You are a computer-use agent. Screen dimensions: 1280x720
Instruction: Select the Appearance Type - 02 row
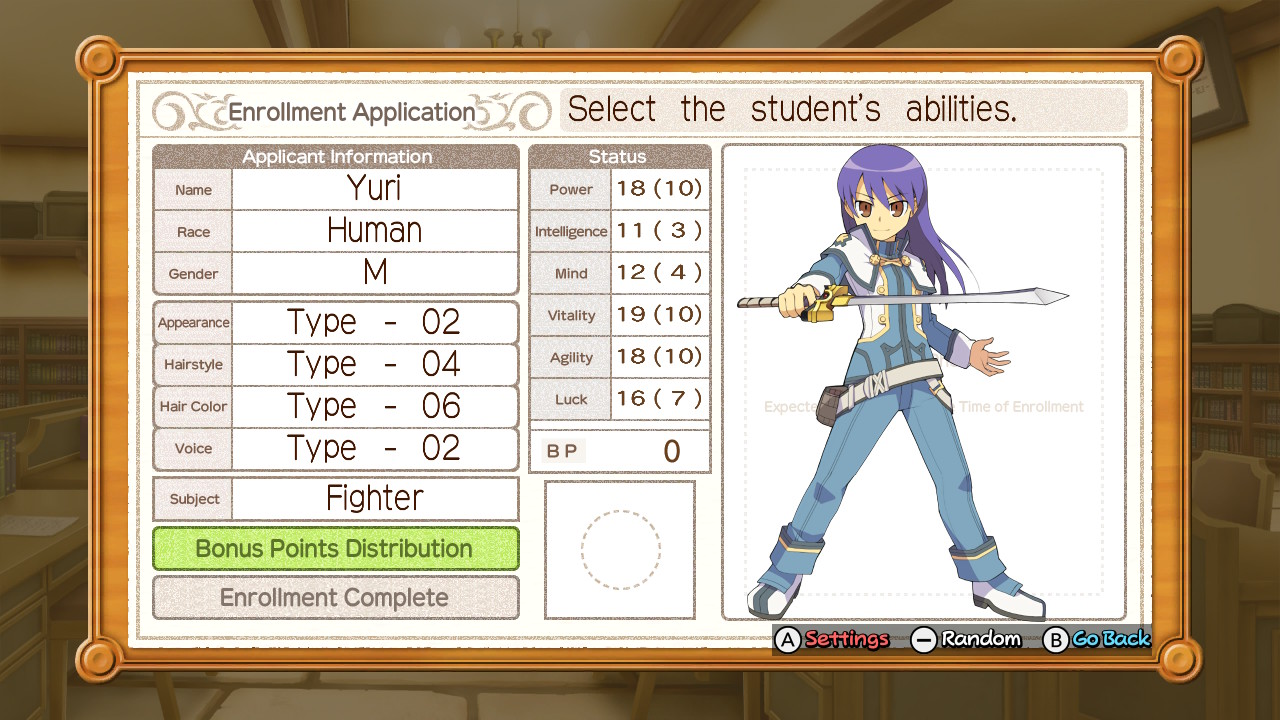pyautogui.click(x=374, y=322)
